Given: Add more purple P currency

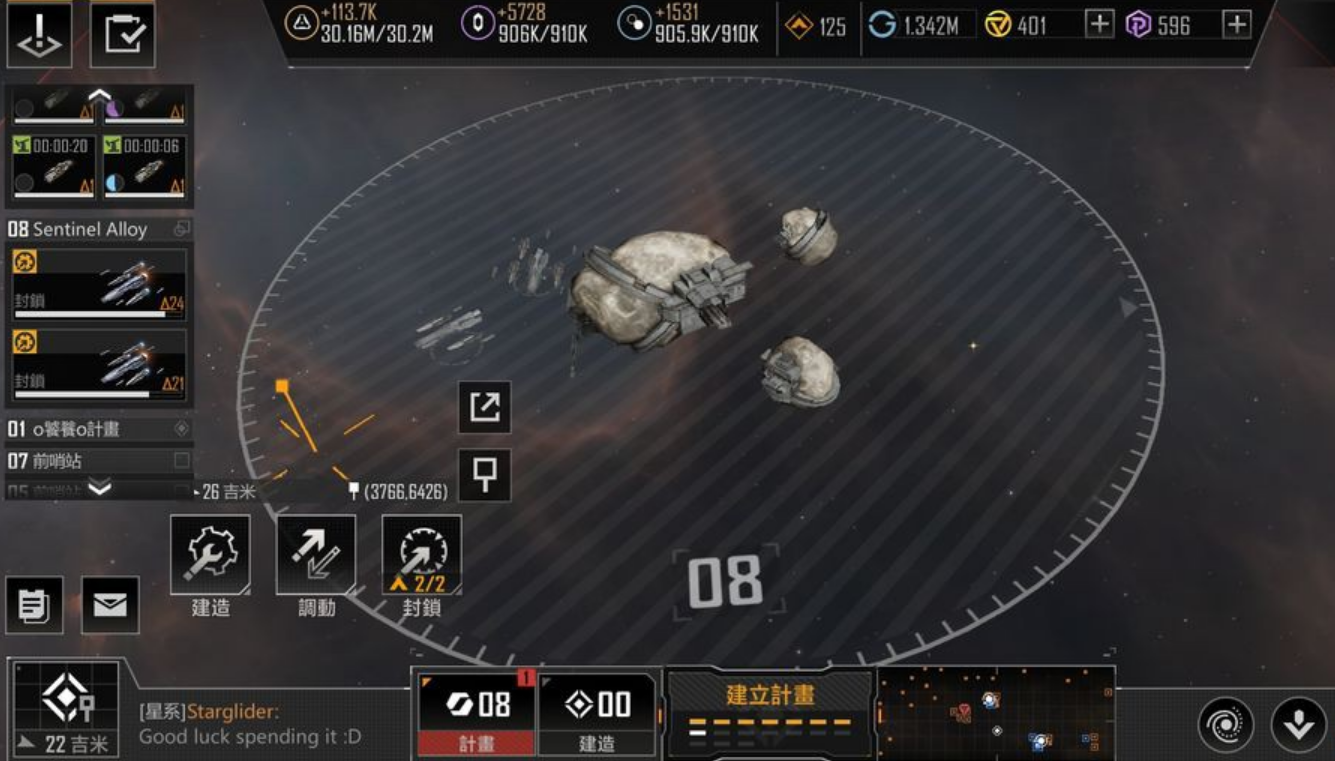Looking at the screenshot, I should coord(1237,25).
